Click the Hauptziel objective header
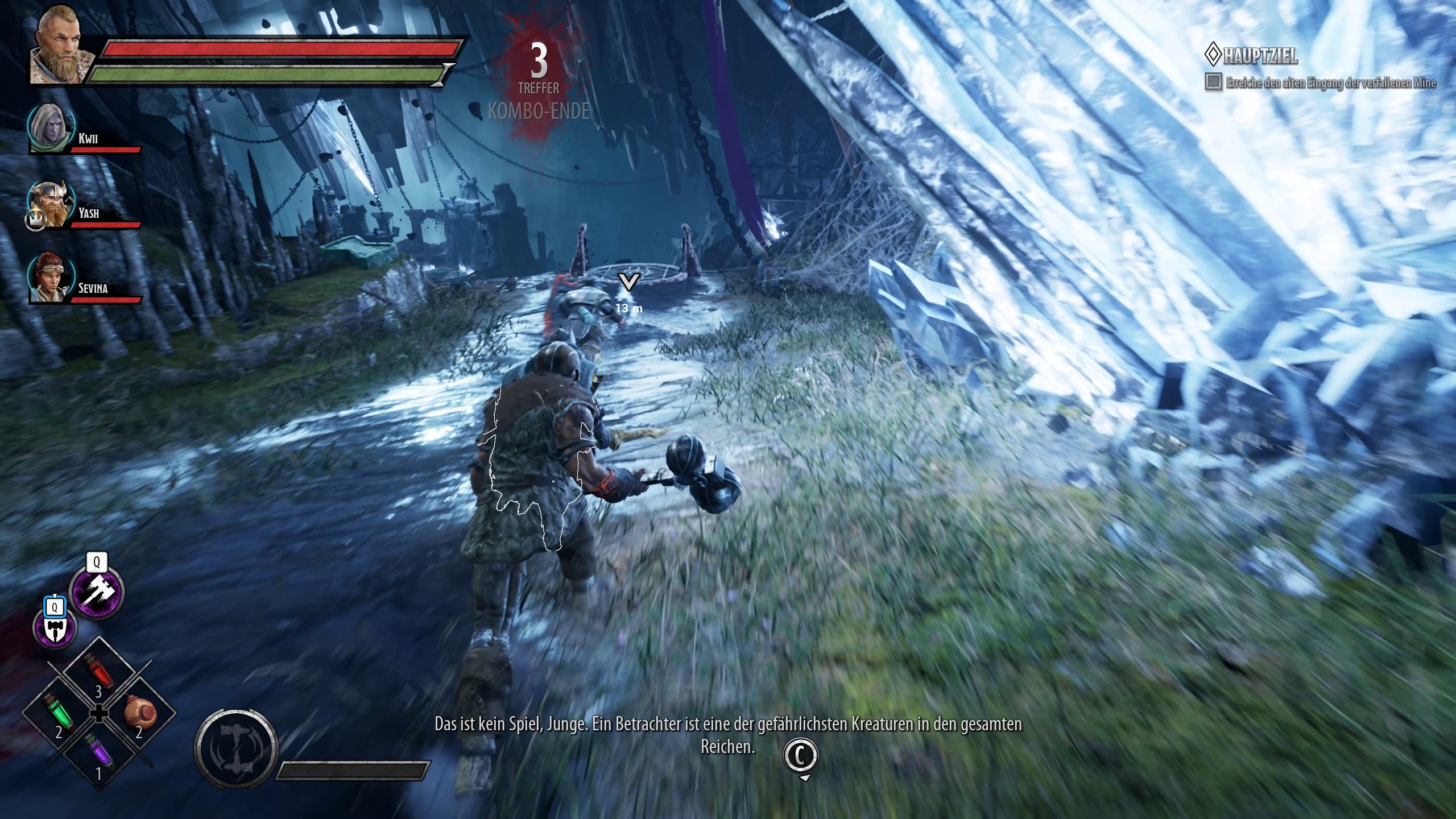Screen dimensions: 1456x819 point(1251,56)
